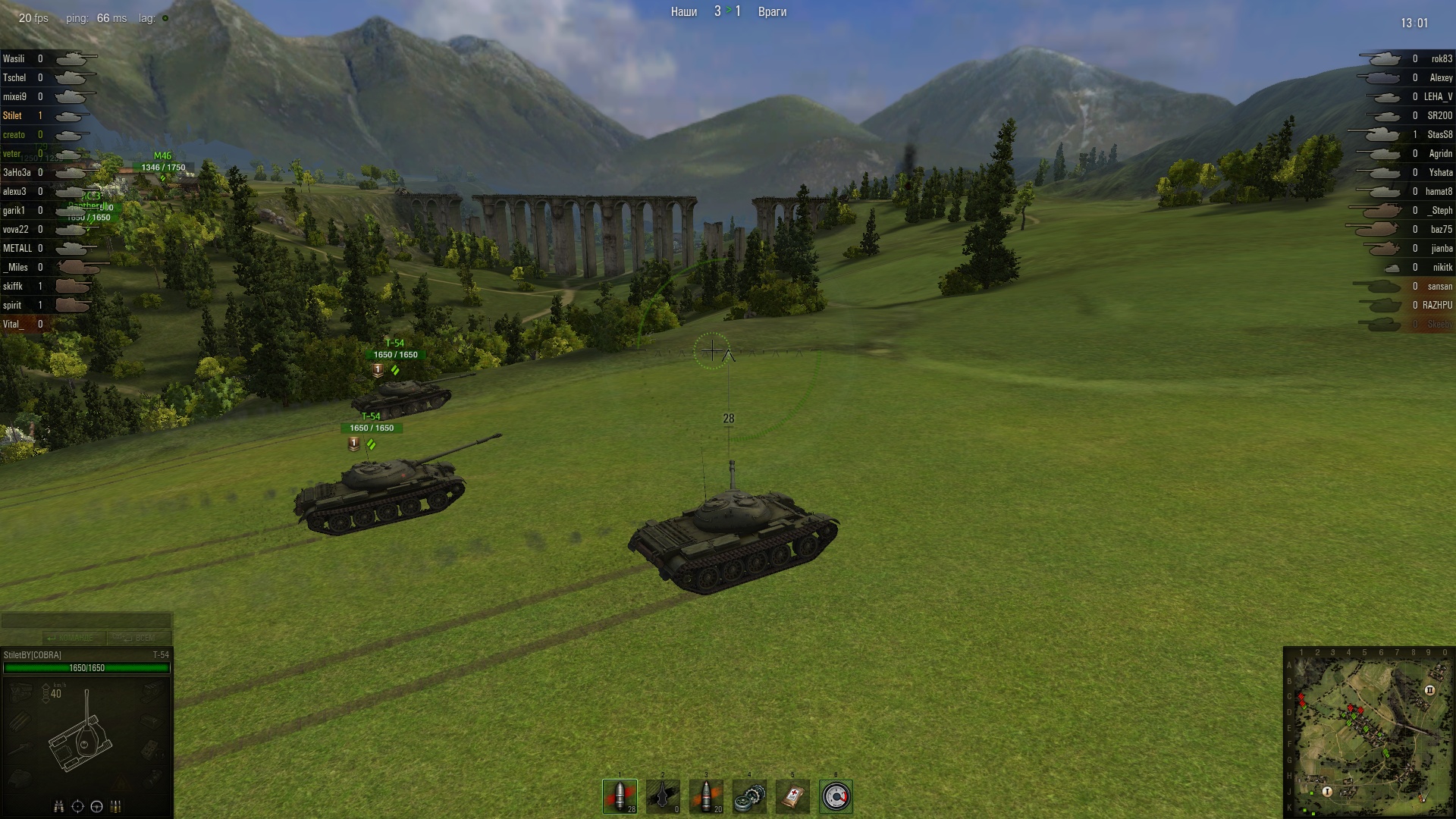The height and width of the screenshot is (819, 1456).
Task: Click base marker II on the minimap
Action: click(1429, 690)
